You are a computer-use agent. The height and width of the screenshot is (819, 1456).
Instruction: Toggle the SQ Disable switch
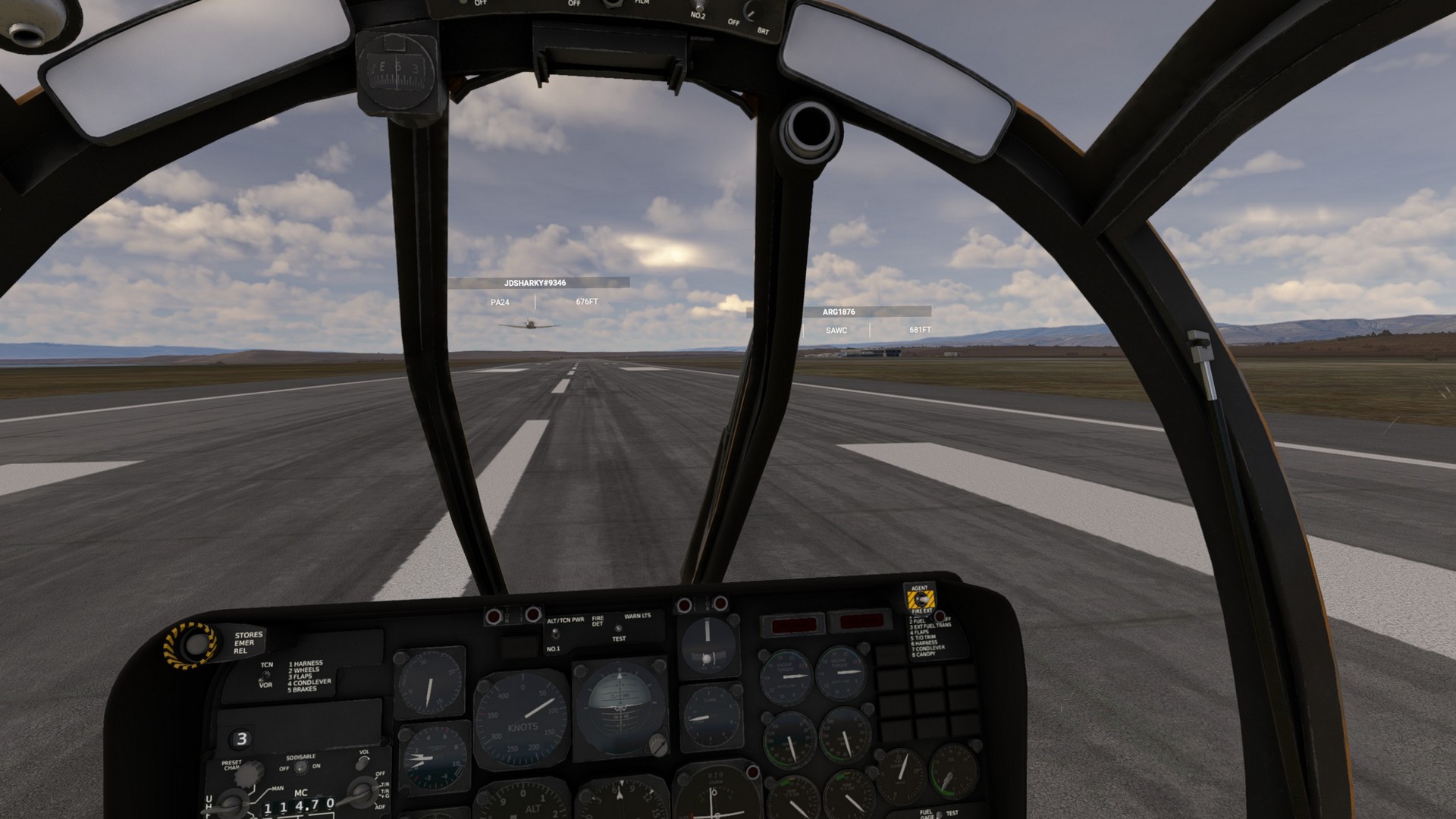[x=300, y=767]
